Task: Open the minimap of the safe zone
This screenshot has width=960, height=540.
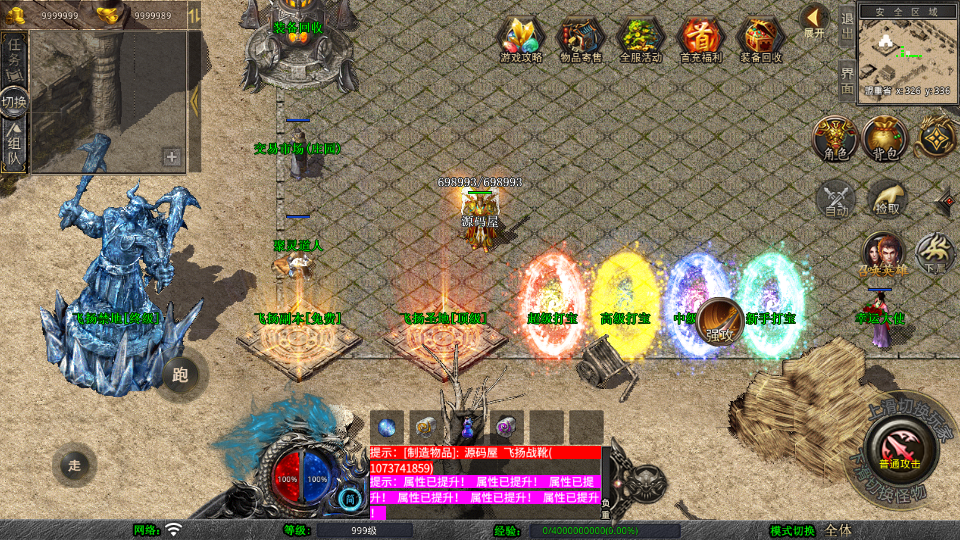Action: point(908,51)
